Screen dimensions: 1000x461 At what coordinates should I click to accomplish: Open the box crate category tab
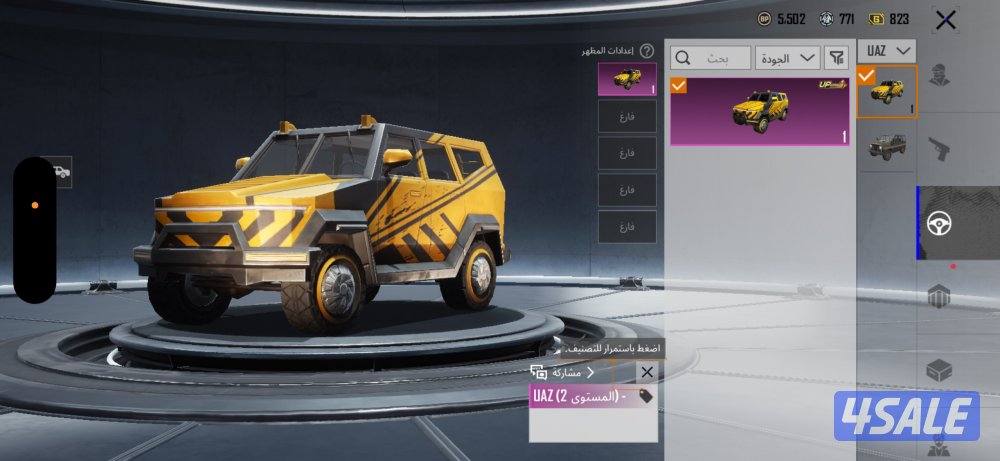coord(939,369)
